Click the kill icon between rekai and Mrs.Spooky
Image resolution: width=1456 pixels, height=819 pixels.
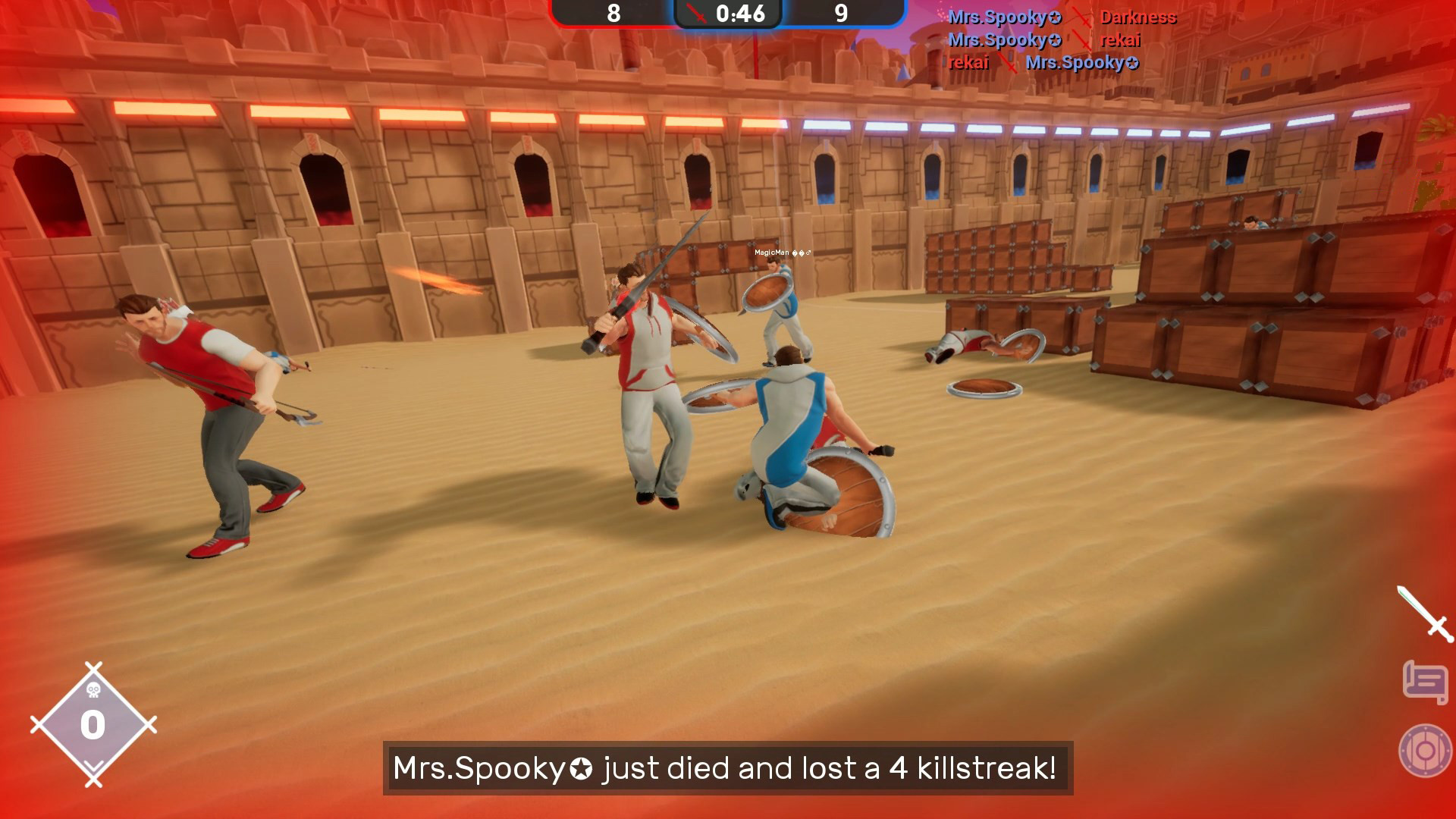[1009, 64]
